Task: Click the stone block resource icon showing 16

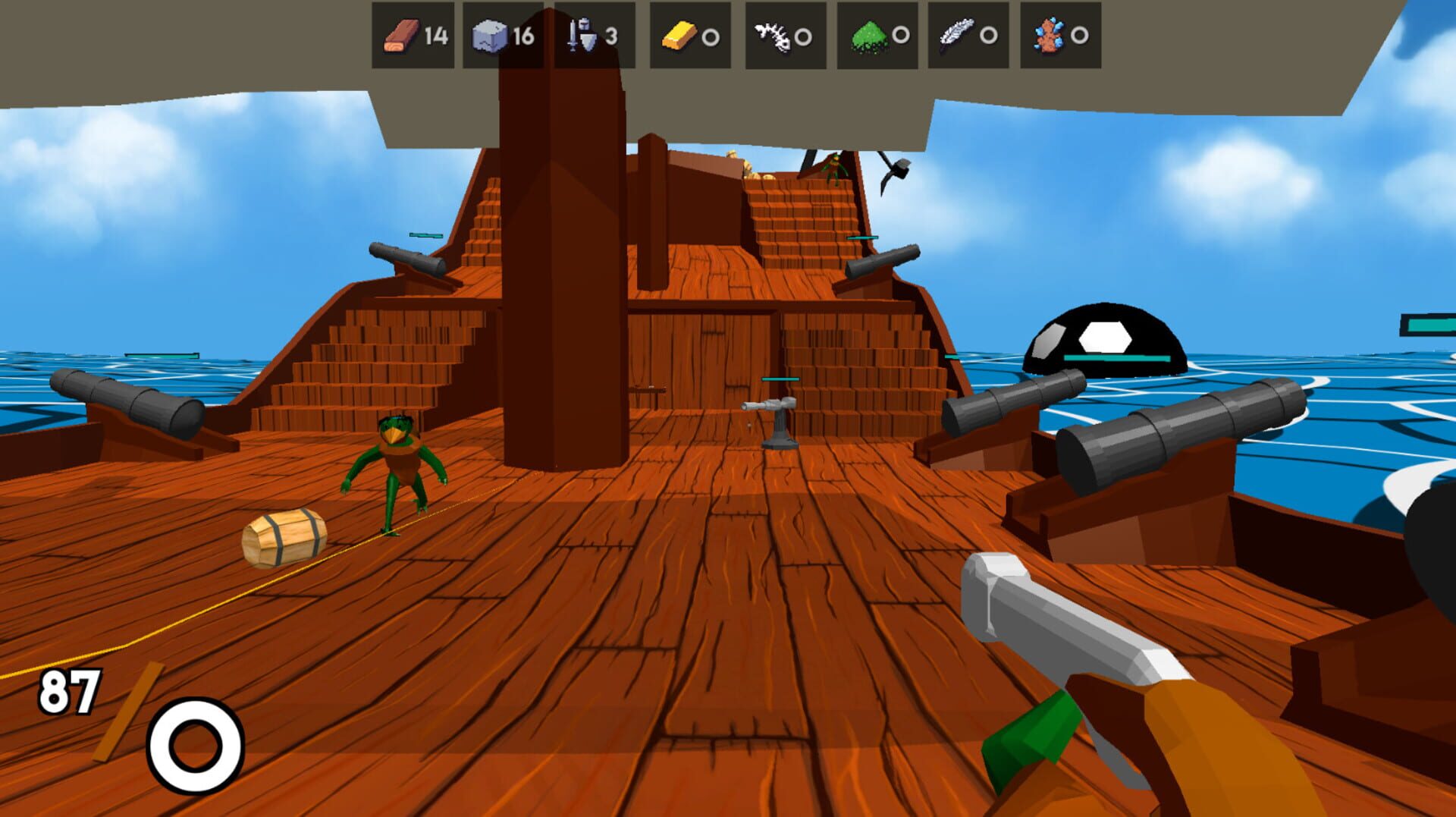Action: click(489, 35)
